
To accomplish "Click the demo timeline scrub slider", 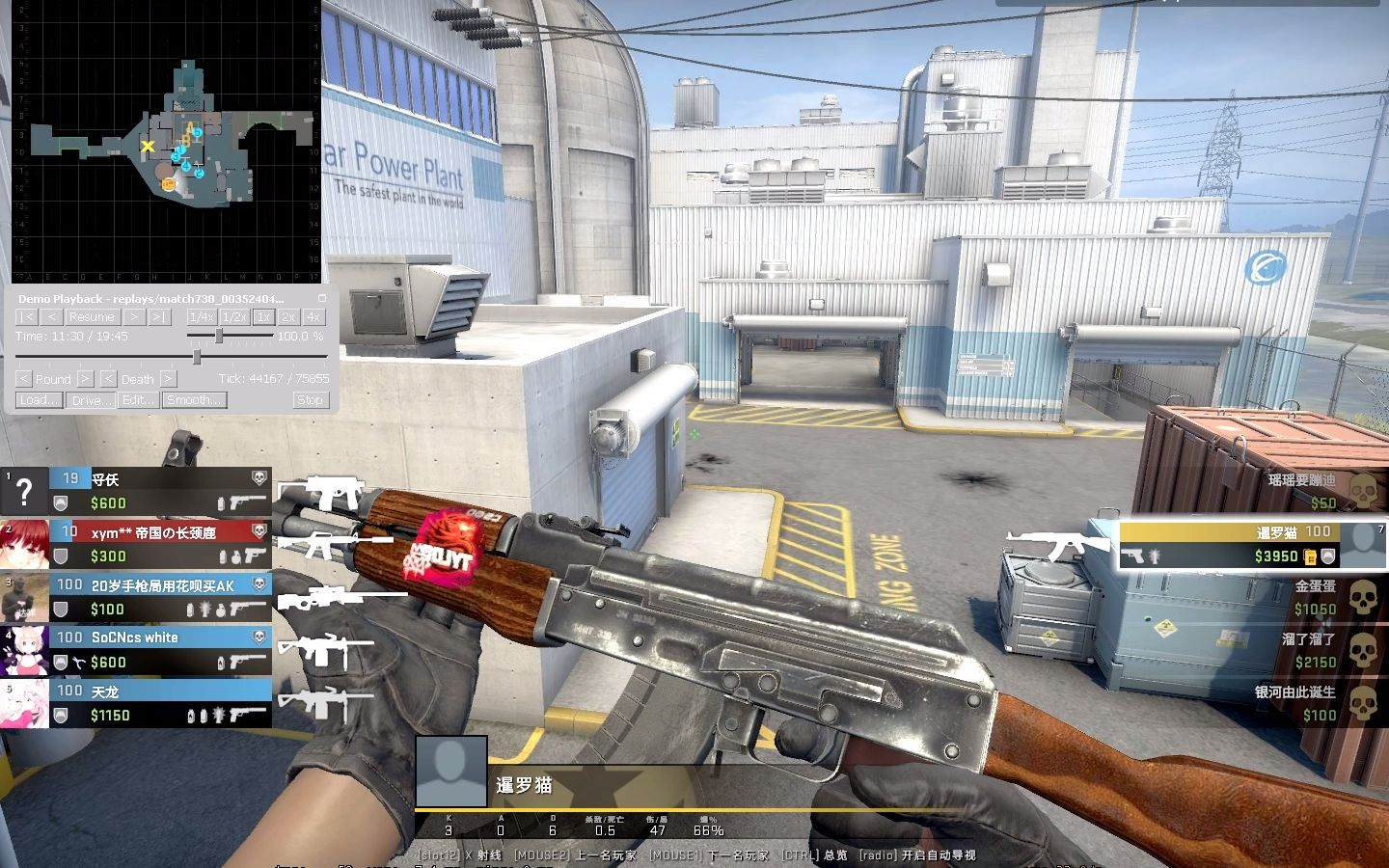I will 197,355.
